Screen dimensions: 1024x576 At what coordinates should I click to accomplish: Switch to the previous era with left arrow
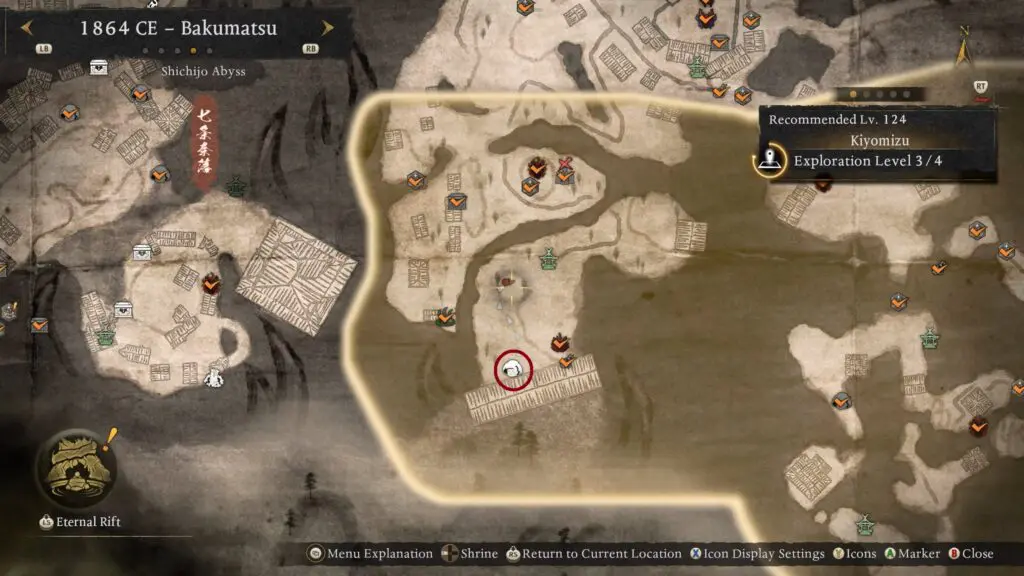tap(27, 28)
